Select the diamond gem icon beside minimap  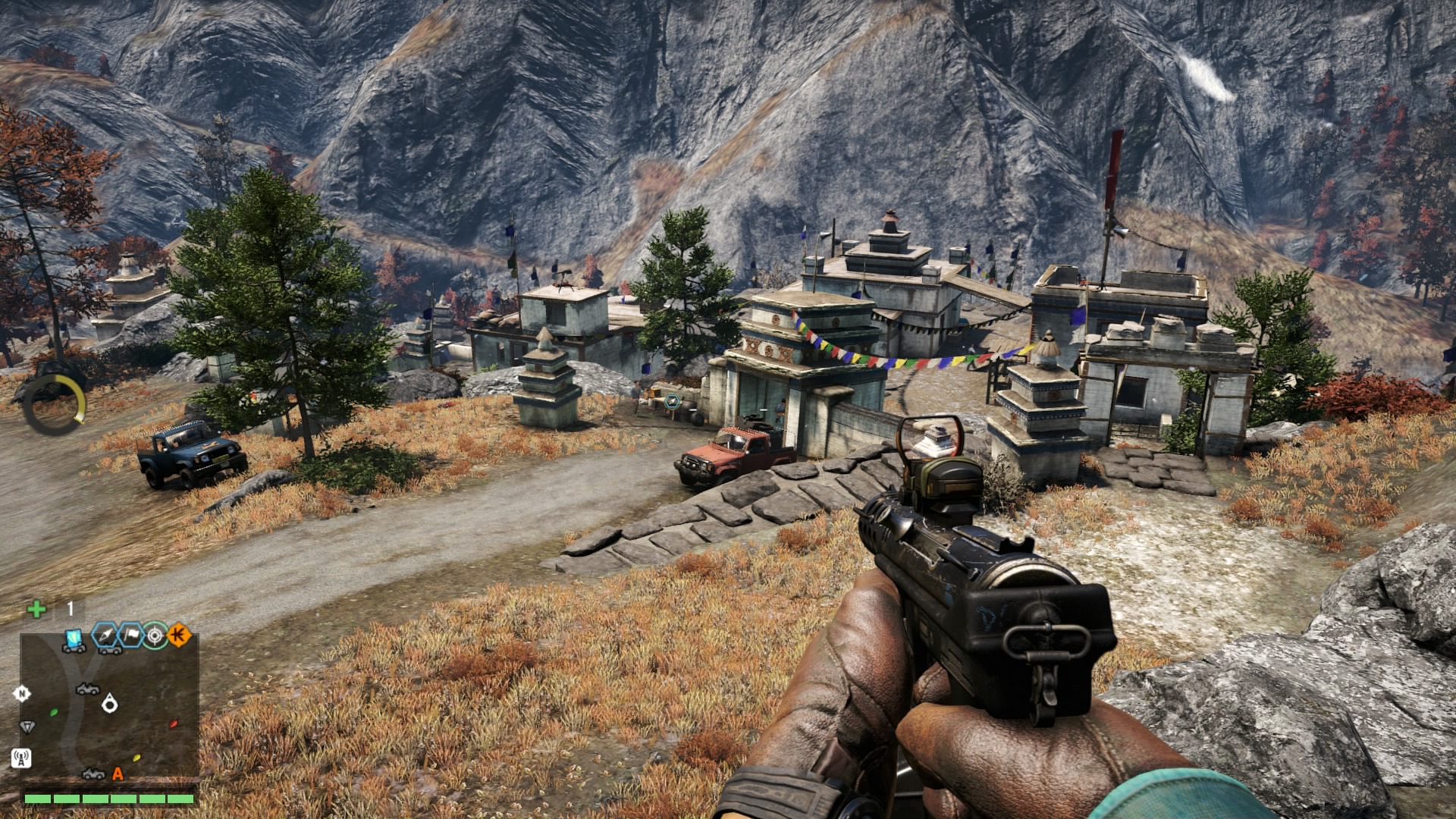(27, 726)
